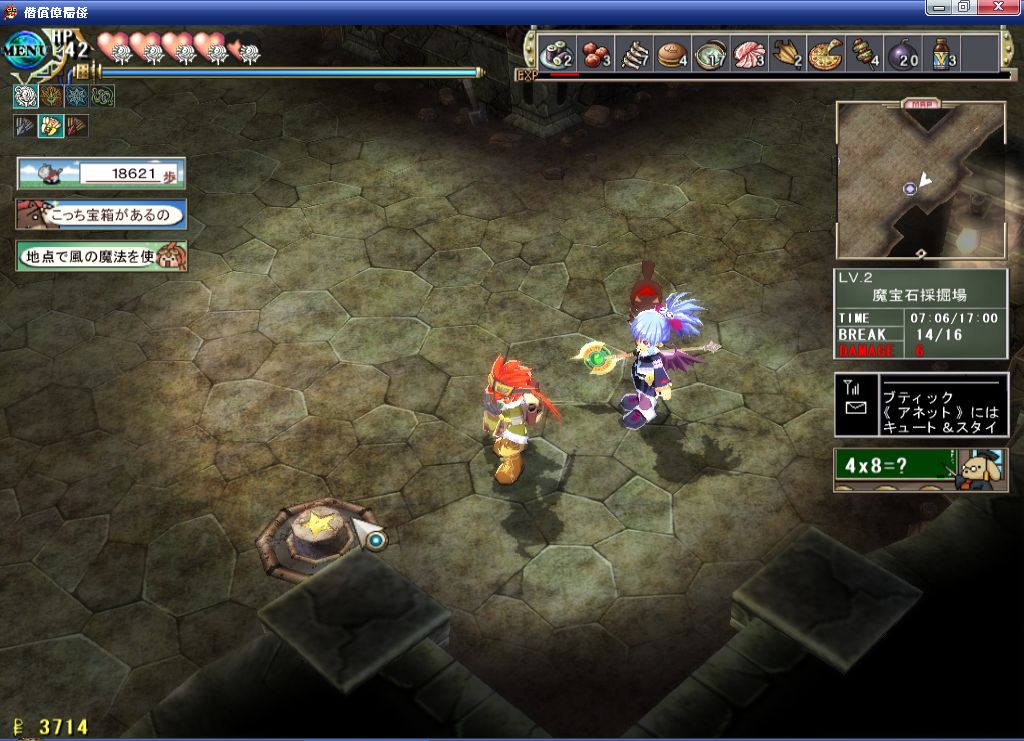Use the sushi roll food item
The image size is (1024, 741).
point(555,53)
